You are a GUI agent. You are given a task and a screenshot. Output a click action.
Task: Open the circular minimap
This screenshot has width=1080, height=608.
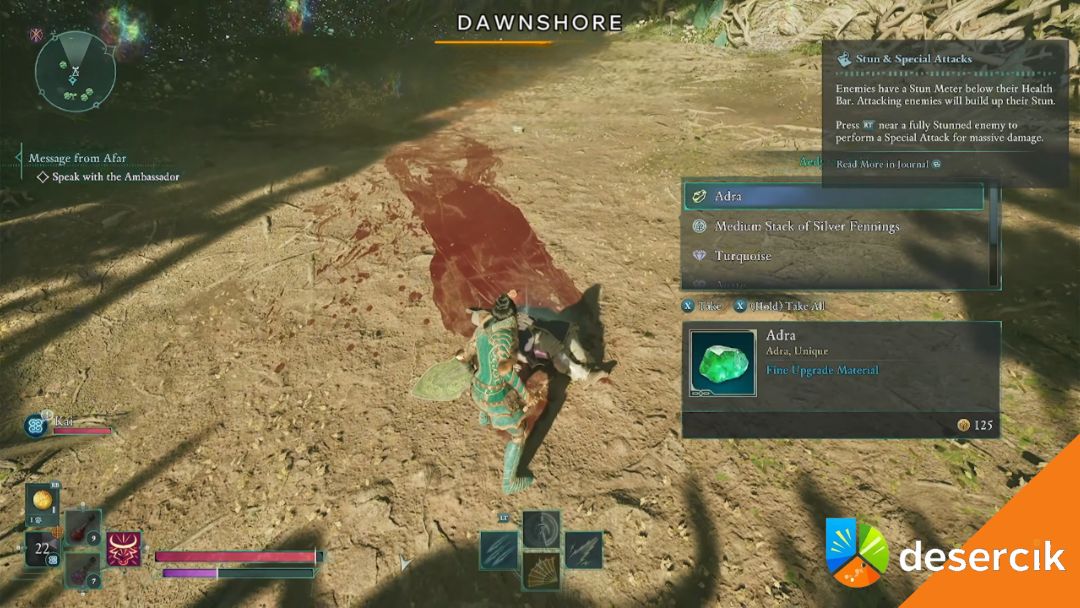click(x=75, y=71)
